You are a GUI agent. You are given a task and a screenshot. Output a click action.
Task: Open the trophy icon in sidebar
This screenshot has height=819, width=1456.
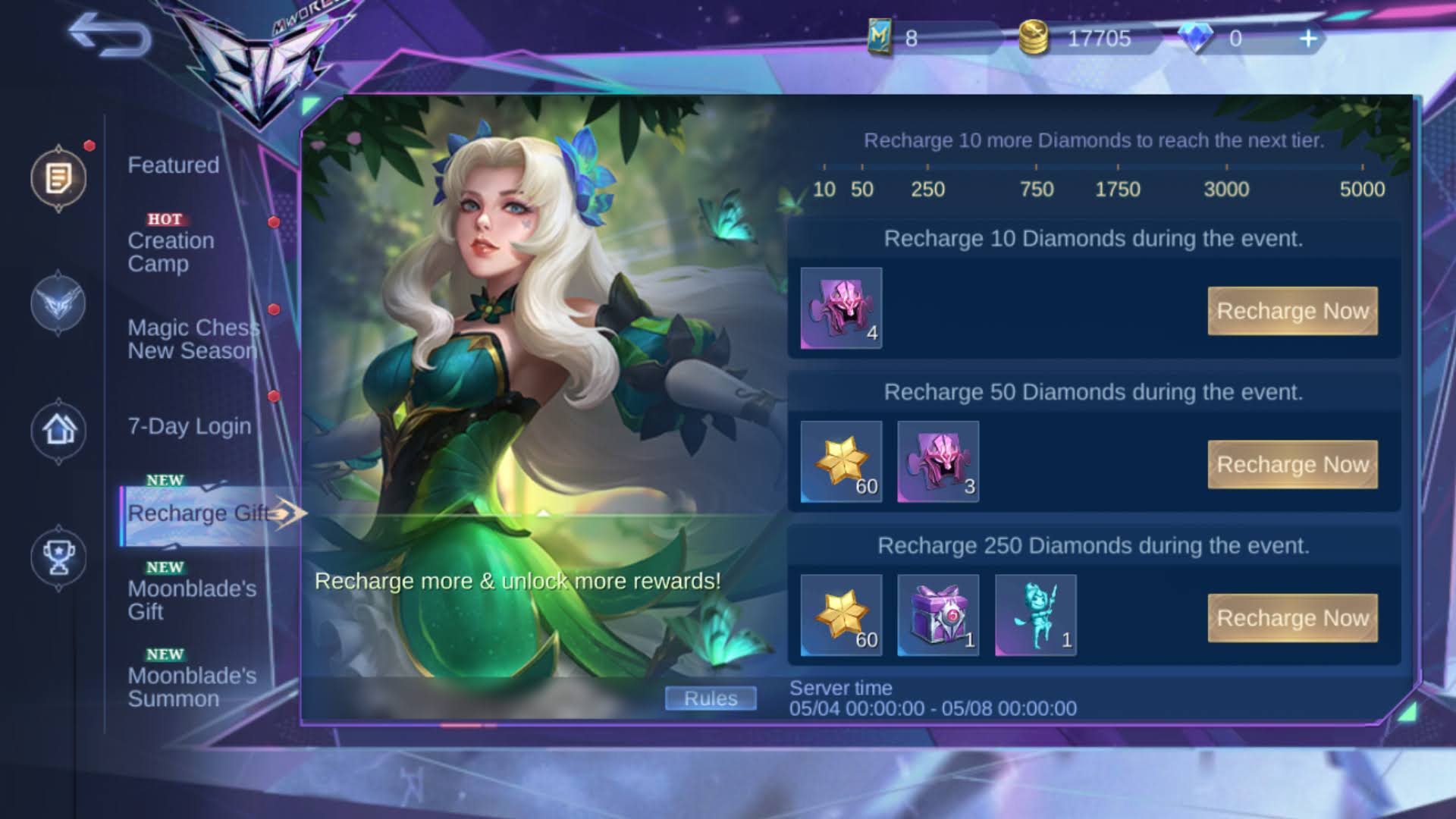pyautogui.click(x=59, y=557)
